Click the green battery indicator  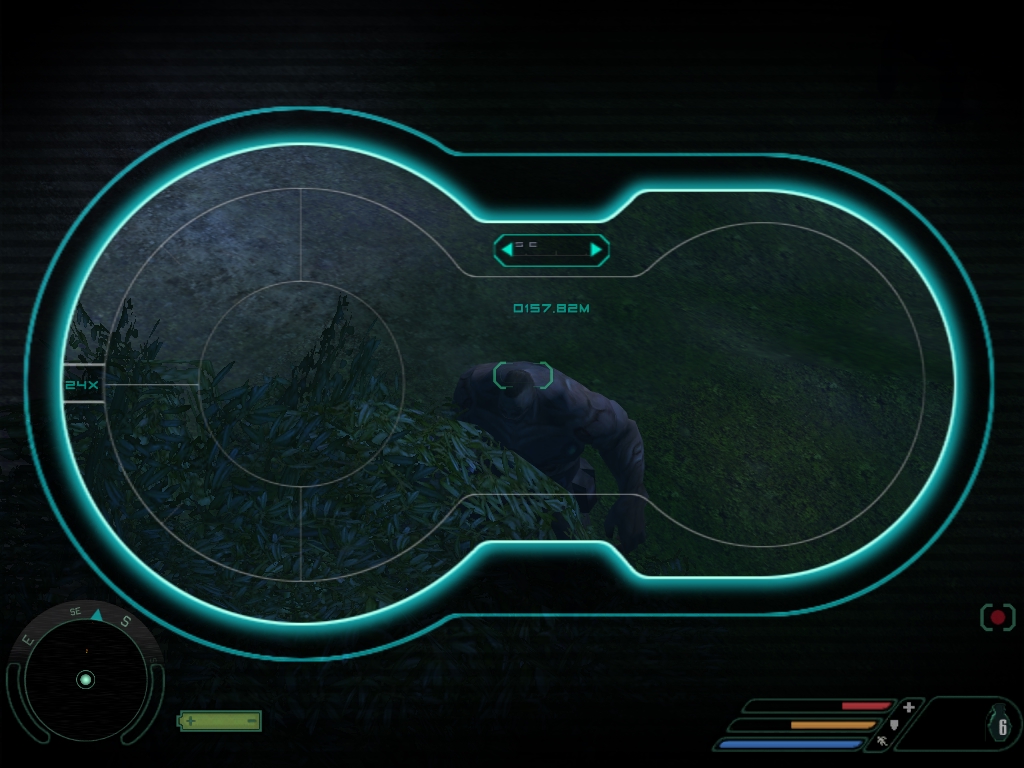pyautogui.click(x=220, y=720)
